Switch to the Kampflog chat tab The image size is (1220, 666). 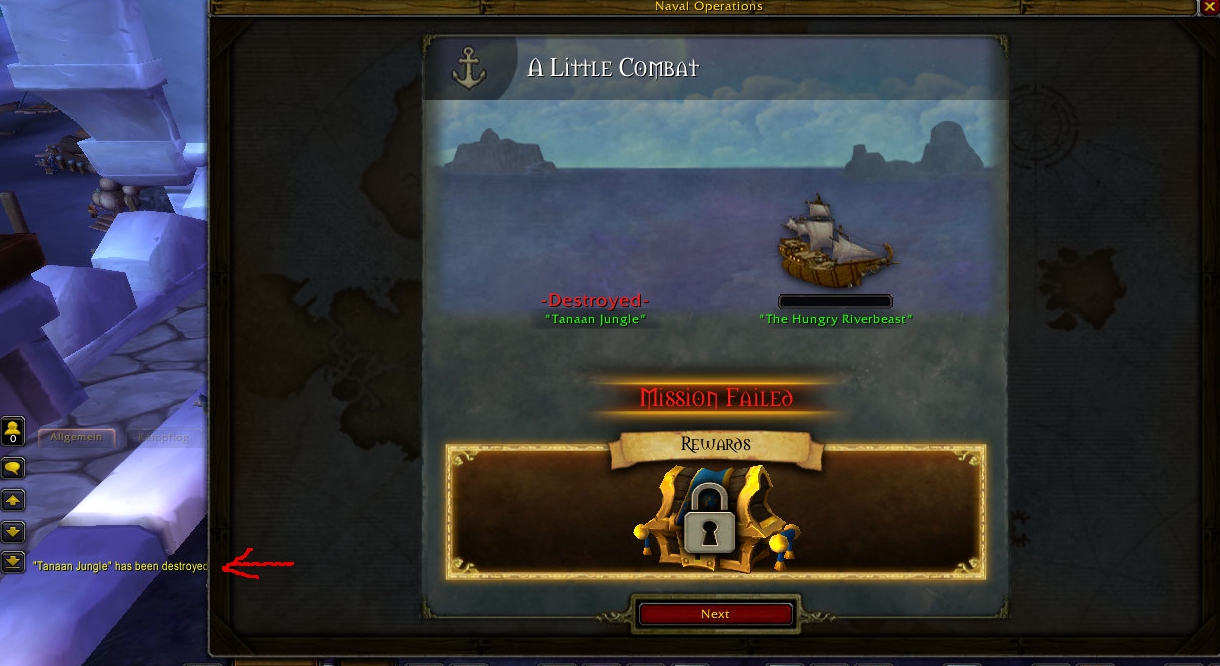tap(162, 437)
